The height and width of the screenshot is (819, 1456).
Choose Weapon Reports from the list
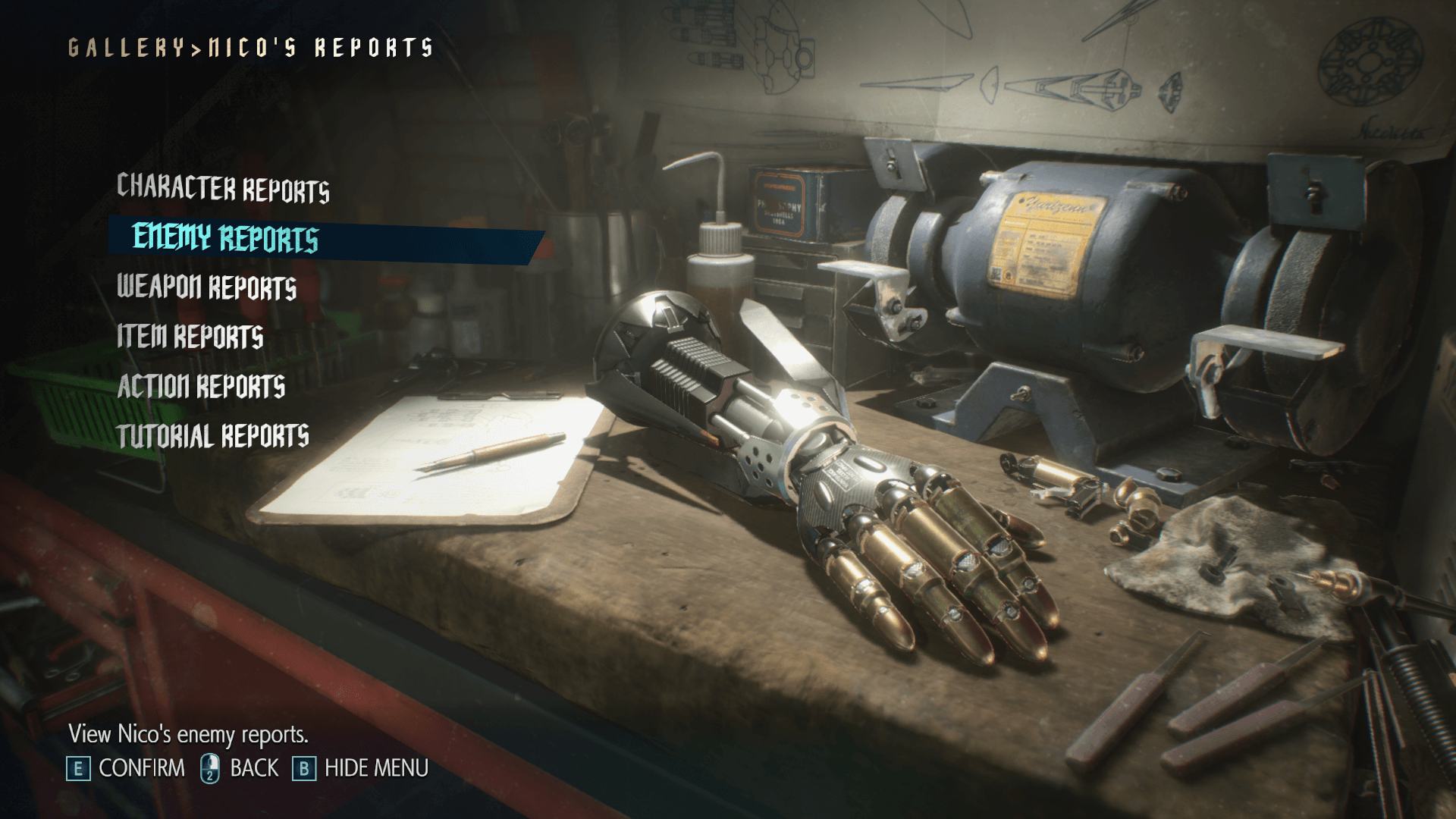click(206, 287)
